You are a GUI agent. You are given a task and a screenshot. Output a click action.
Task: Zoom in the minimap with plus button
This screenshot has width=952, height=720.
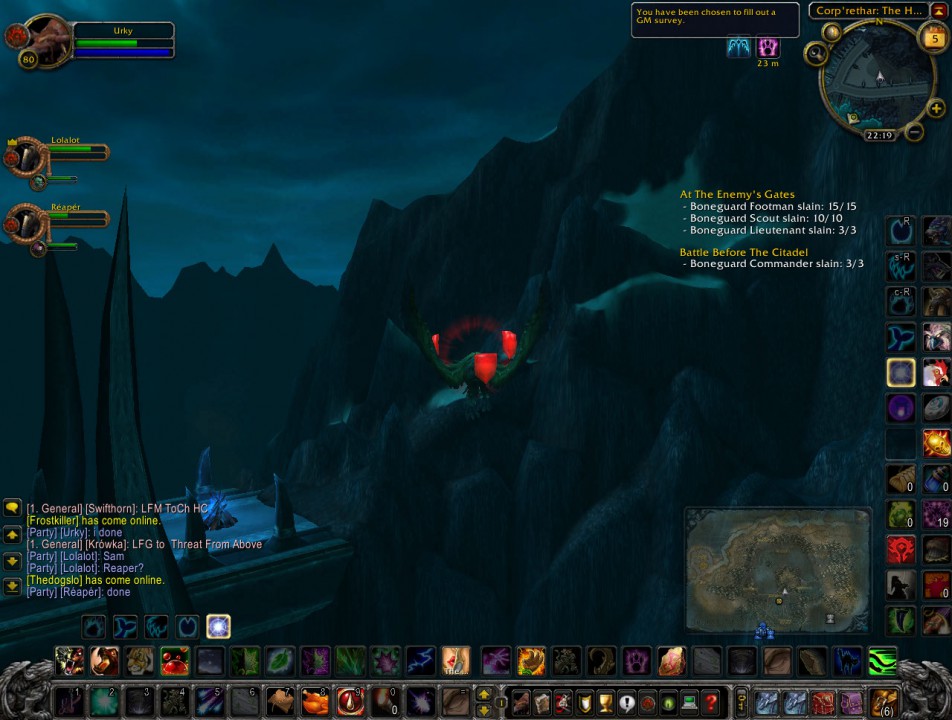(x=936, y=108)
